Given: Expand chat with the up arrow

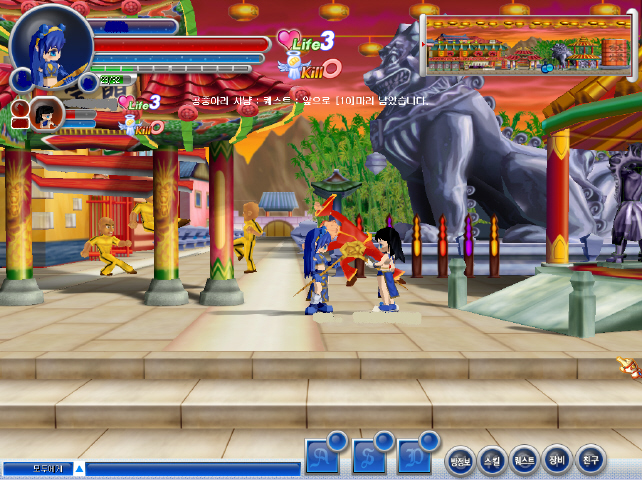Looking at the screenshot, I should pos(80,468).
